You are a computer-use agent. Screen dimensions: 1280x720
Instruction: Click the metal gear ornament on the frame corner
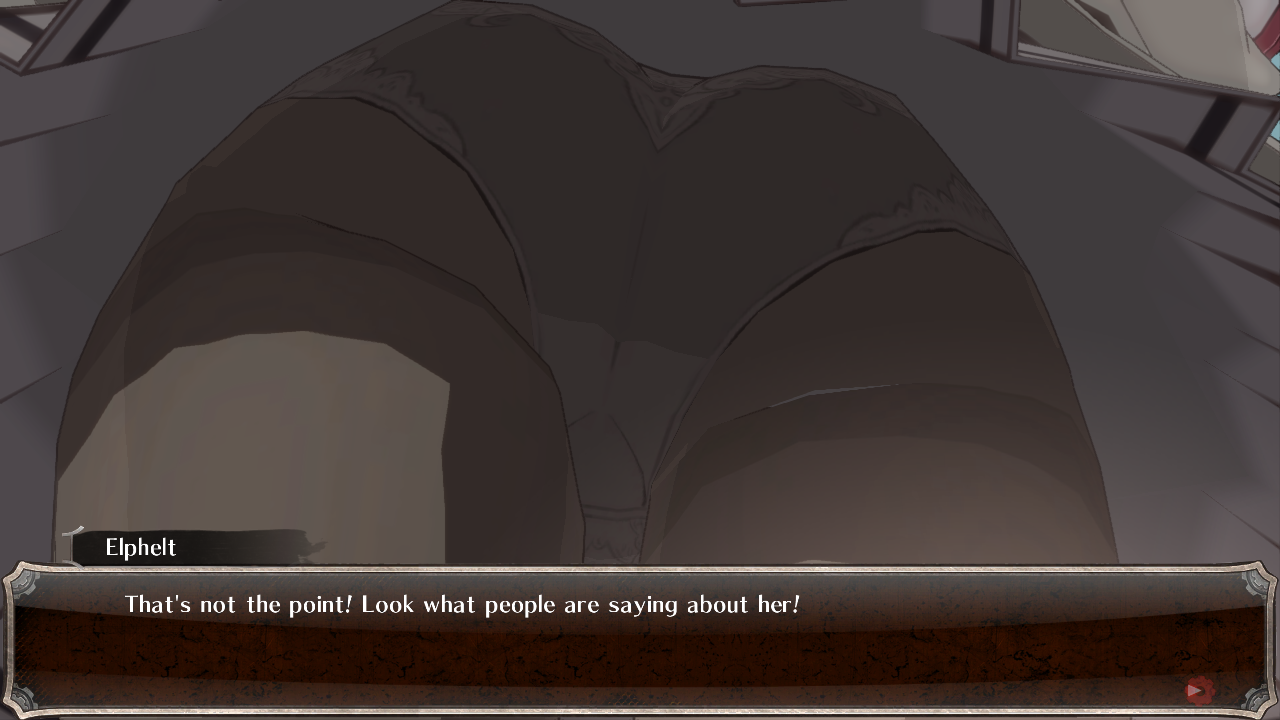pyautogui.click(x=1256, y=697)
